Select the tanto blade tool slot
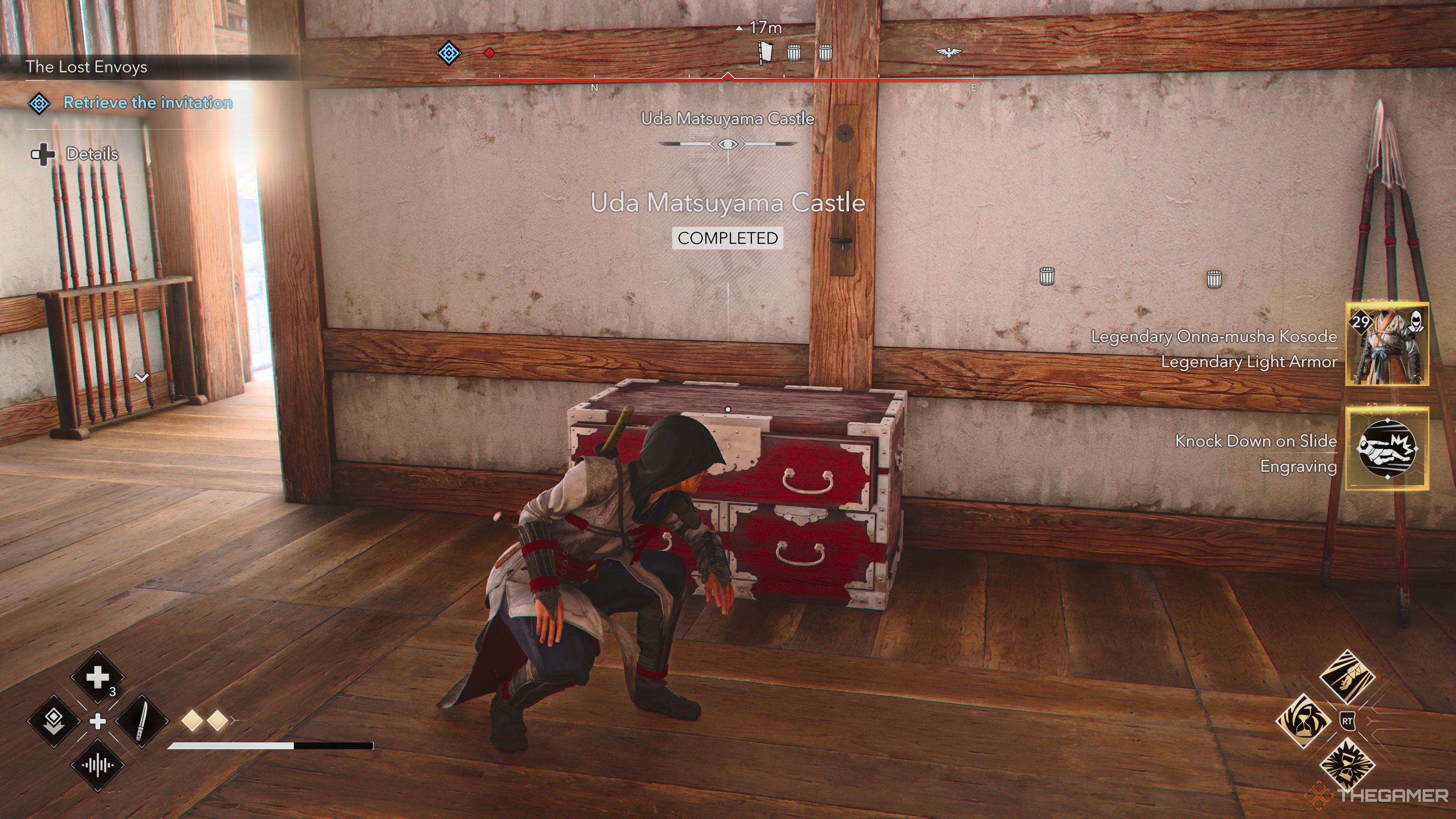Screen dimensions: 1456x819 142,721
